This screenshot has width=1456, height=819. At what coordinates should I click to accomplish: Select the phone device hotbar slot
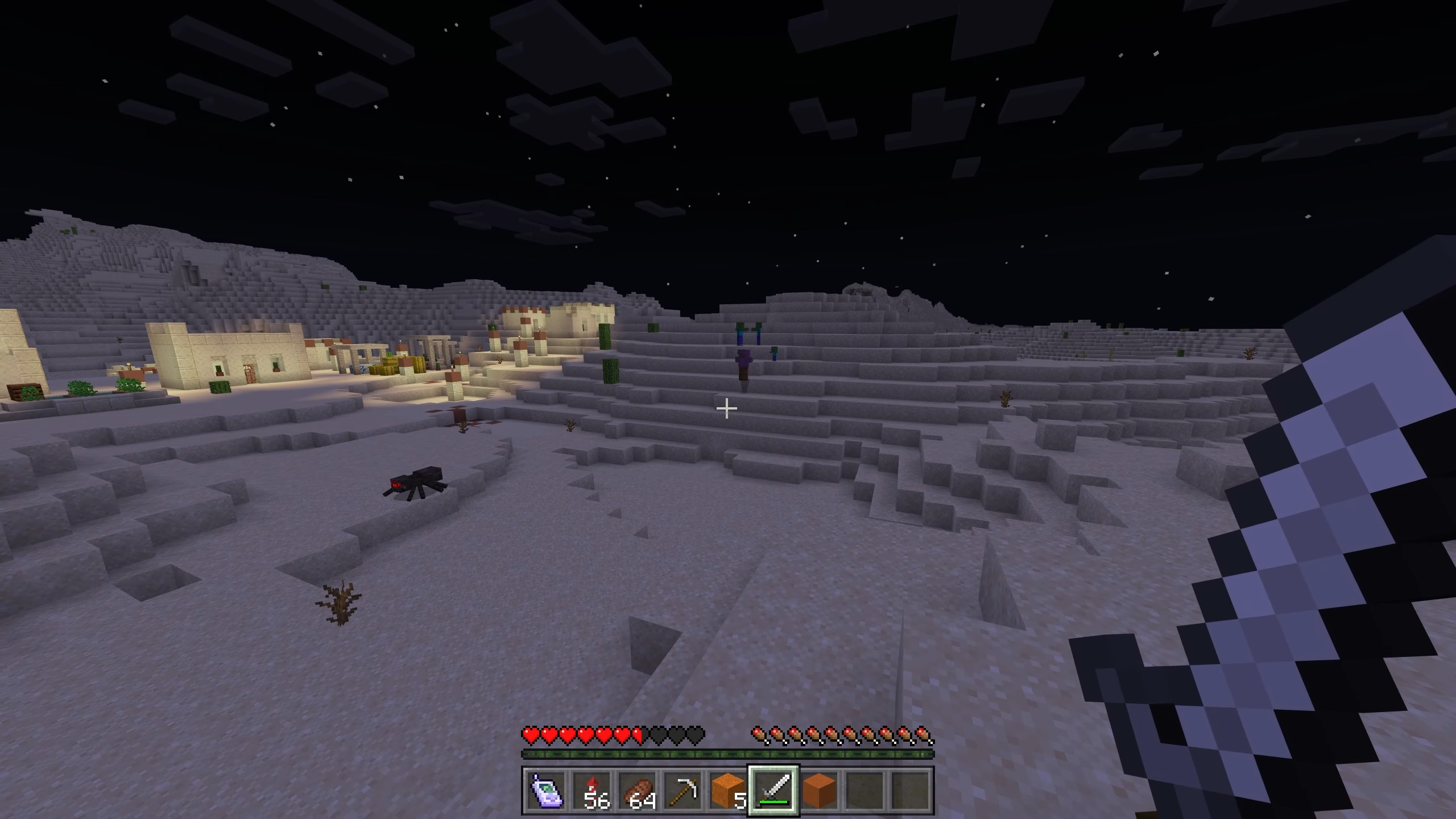546,791
